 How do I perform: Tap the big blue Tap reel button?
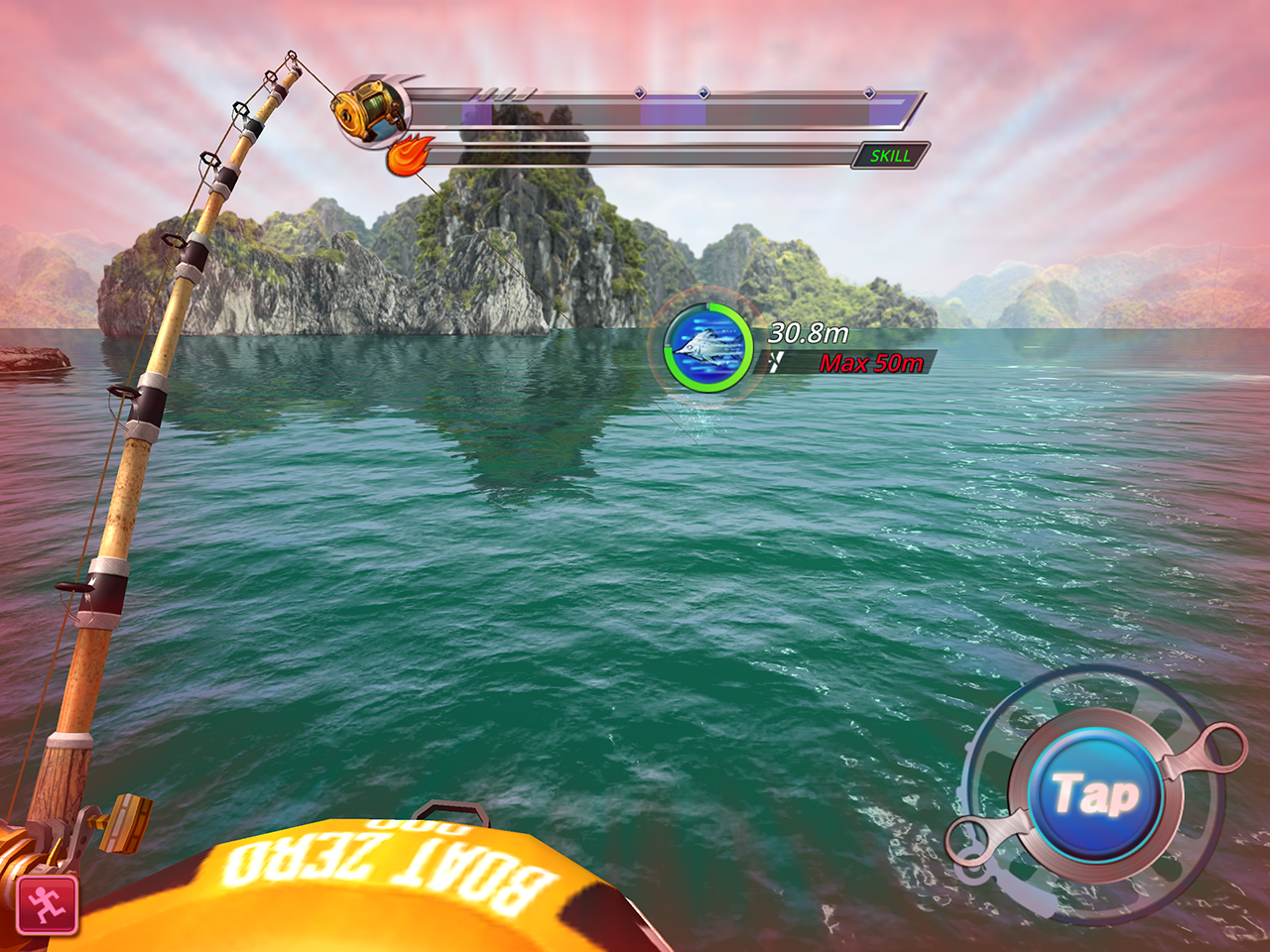(x=1096, y=793)
